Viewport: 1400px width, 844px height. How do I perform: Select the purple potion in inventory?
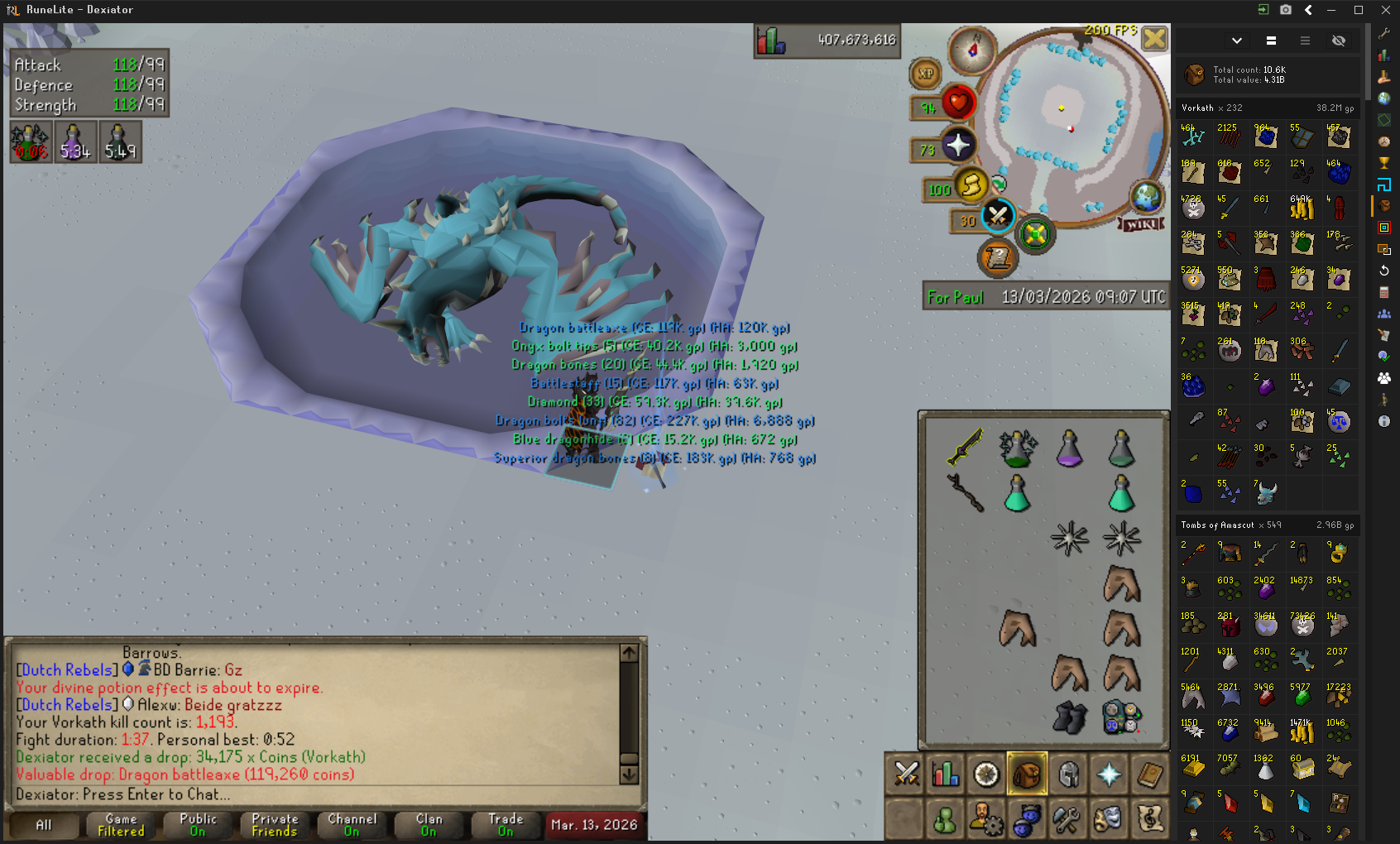[x=1069, y=448]
